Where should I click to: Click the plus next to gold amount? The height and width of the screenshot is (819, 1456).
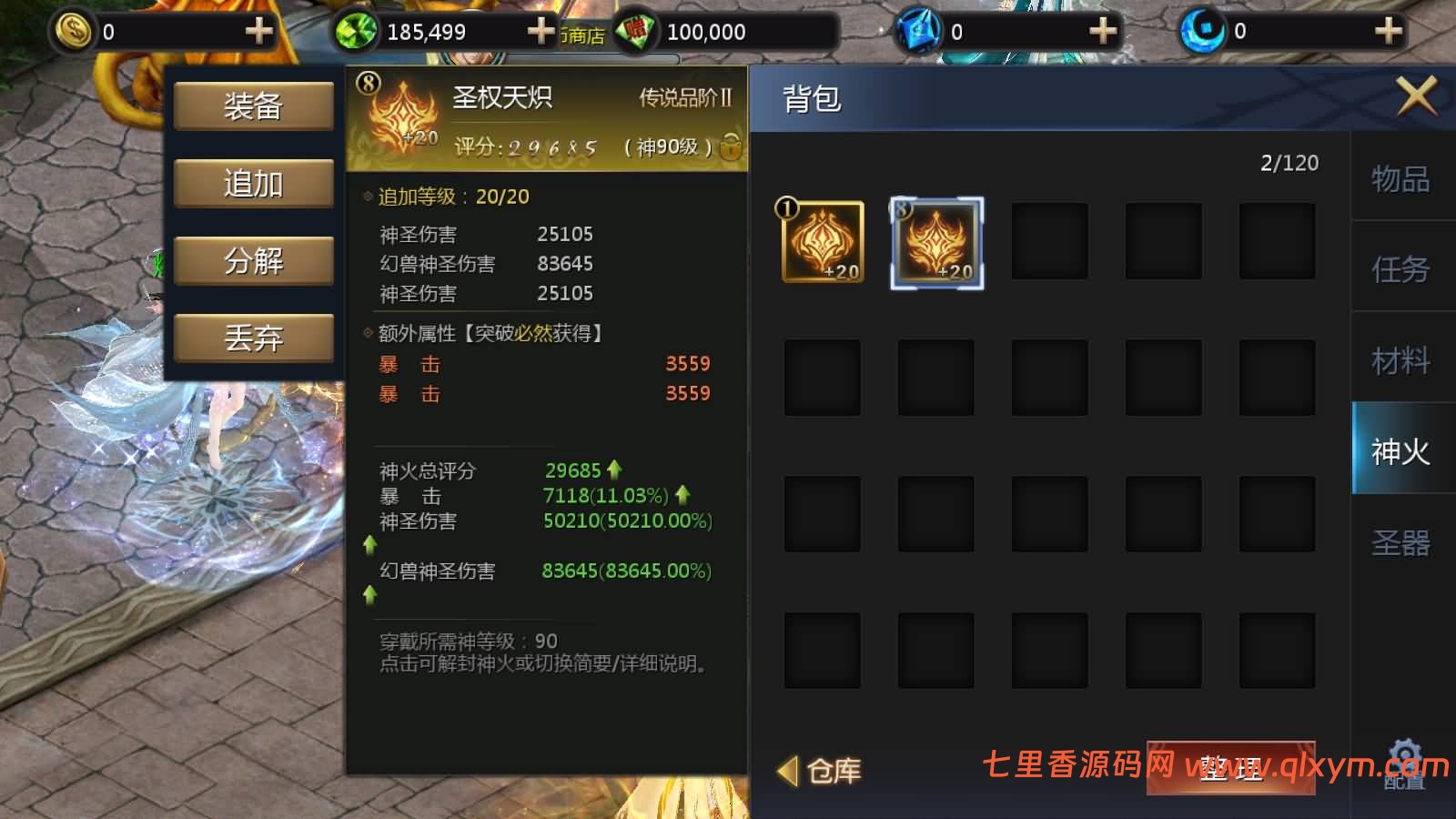coord(258,30)
